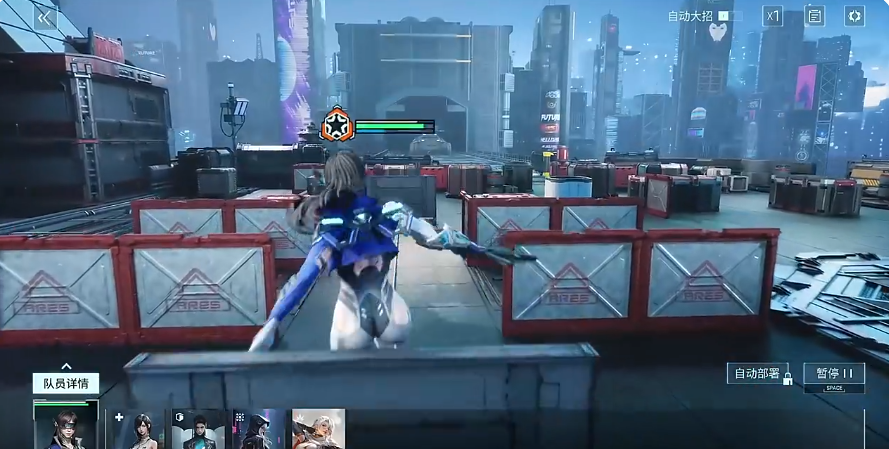Viewport: 889px width, 449px height.
Task: Toggle the 自动大招 auto-ultimate switch
Action: pyautogui.click(x=729, y=16)
